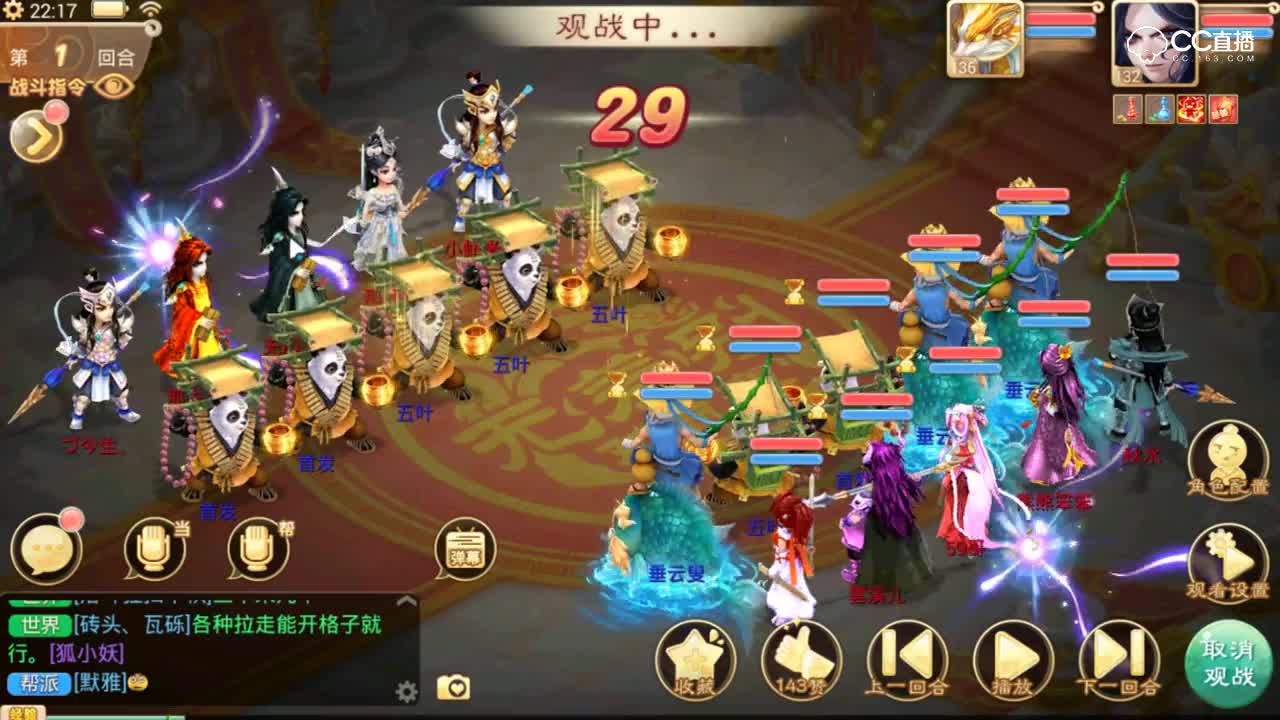Use the blue MP potion item icon
1280x720 pixels.
[1158, 107]
